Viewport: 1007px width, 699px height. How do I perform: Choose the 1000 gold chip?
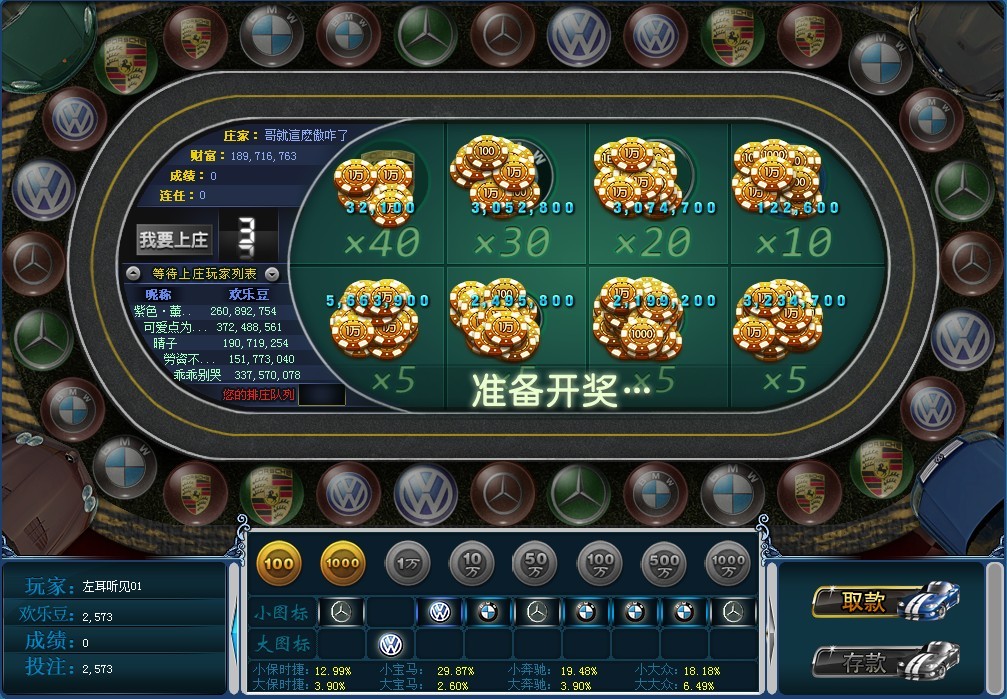pos(343,564)
